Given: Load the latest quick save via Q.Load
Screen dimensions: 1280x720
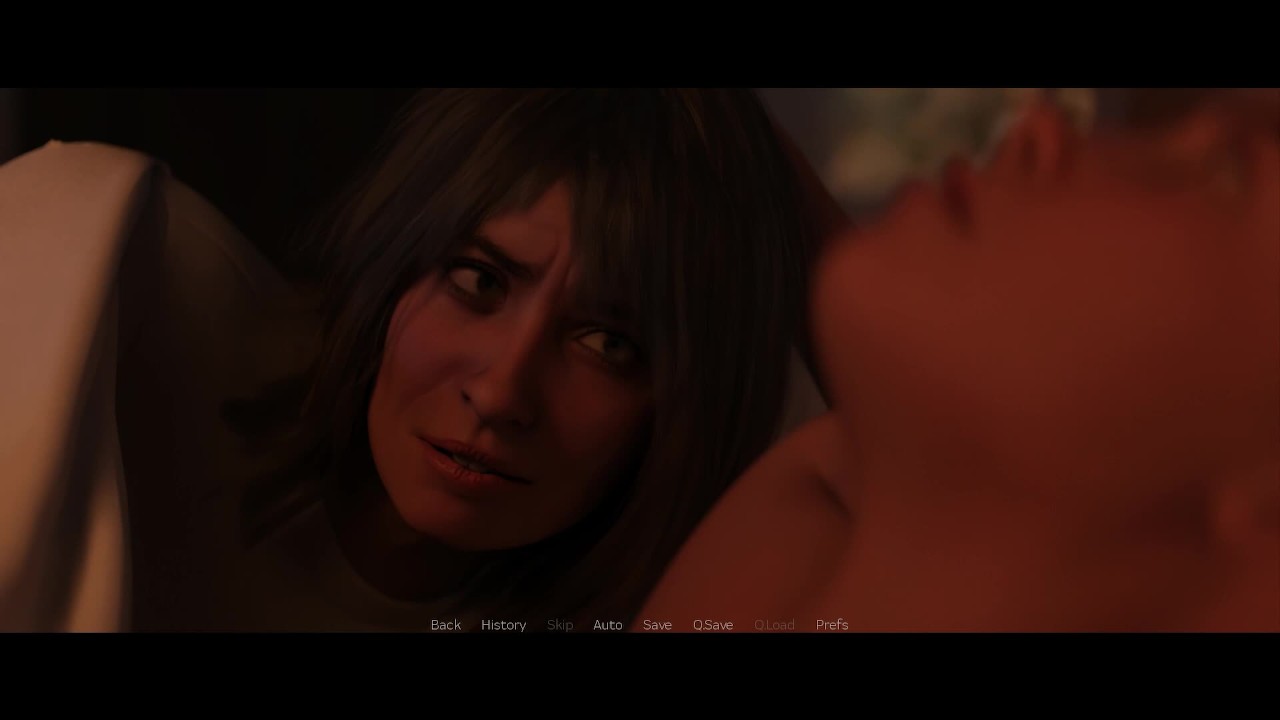Looking at the screenshot, I should 774,624.
